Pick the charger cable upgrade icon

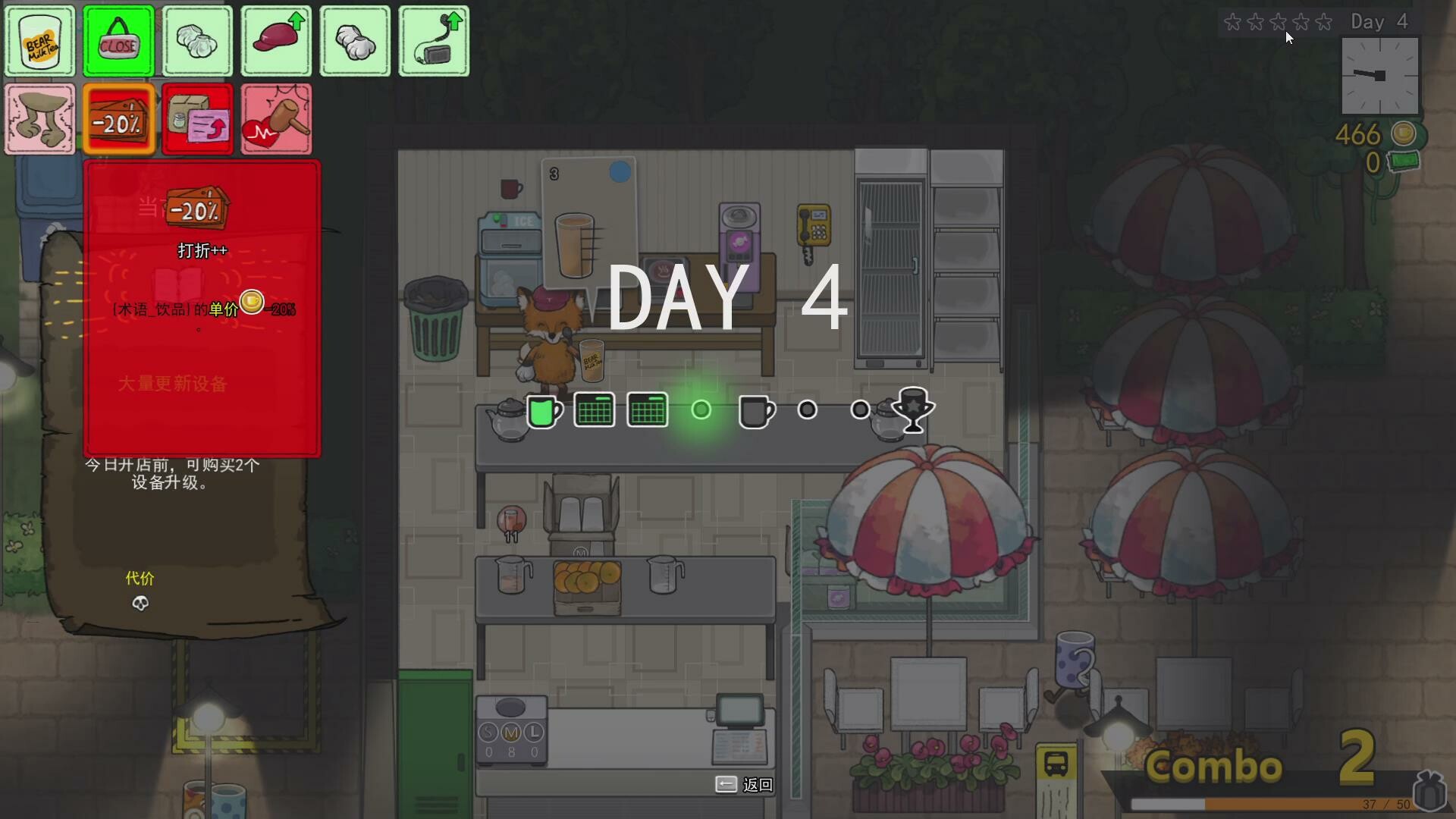pyautogui.click(x=434, y=41)
